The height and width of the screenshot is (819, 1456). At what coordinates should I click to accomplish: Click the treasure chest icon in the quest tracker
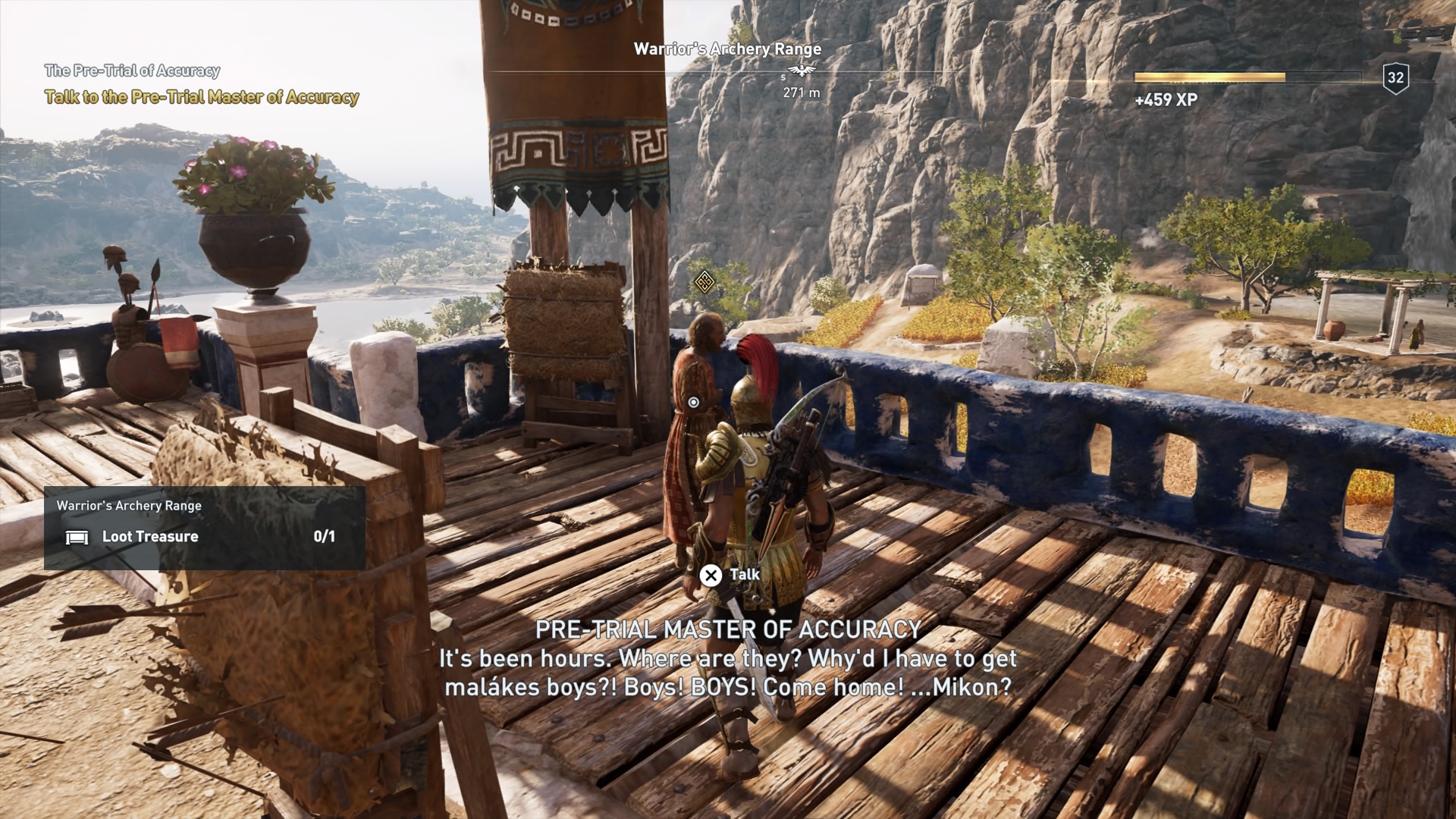point(77,536)
